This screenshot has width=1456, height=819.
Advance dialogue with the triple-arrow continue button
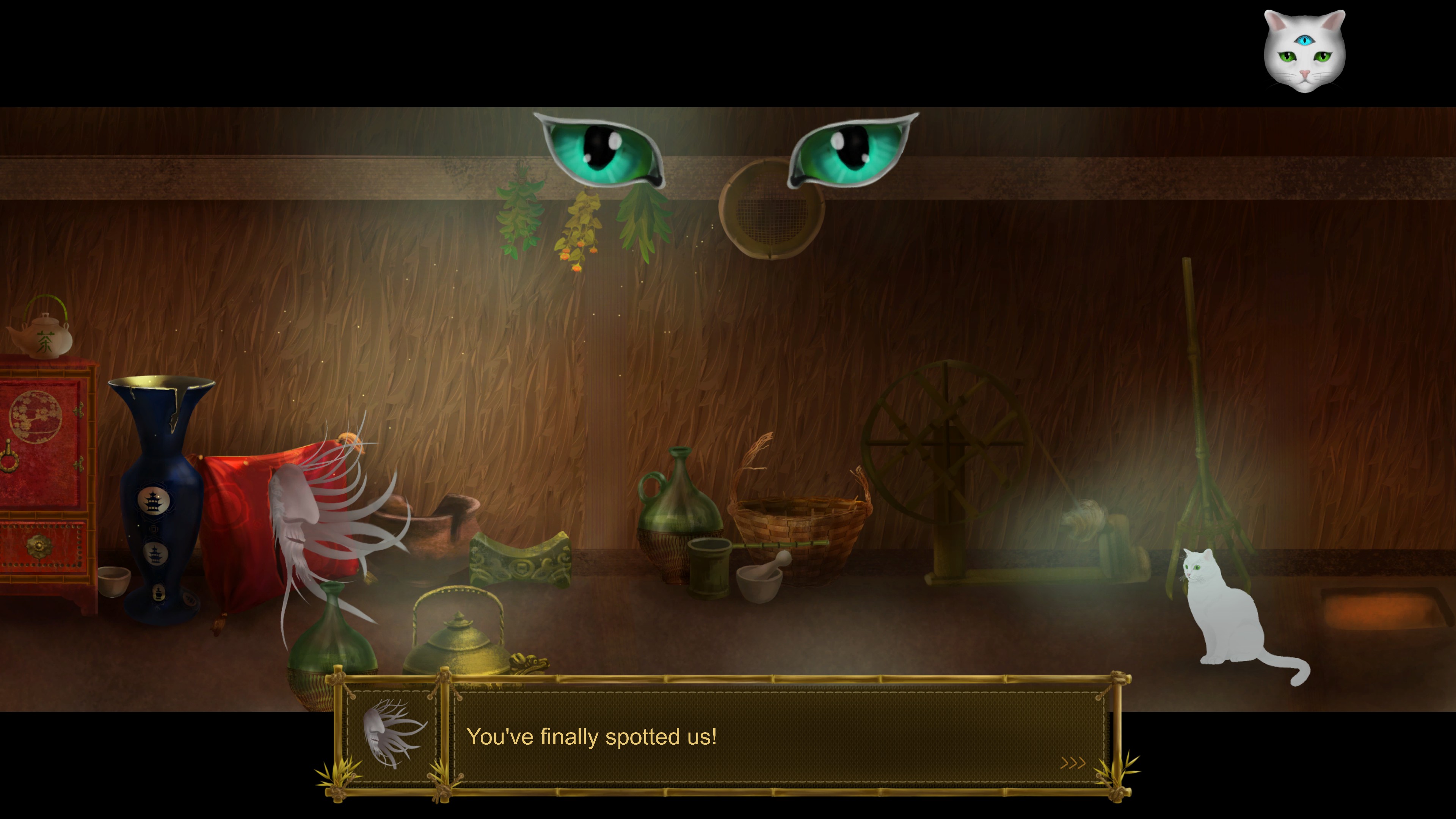pos(1072,763)
